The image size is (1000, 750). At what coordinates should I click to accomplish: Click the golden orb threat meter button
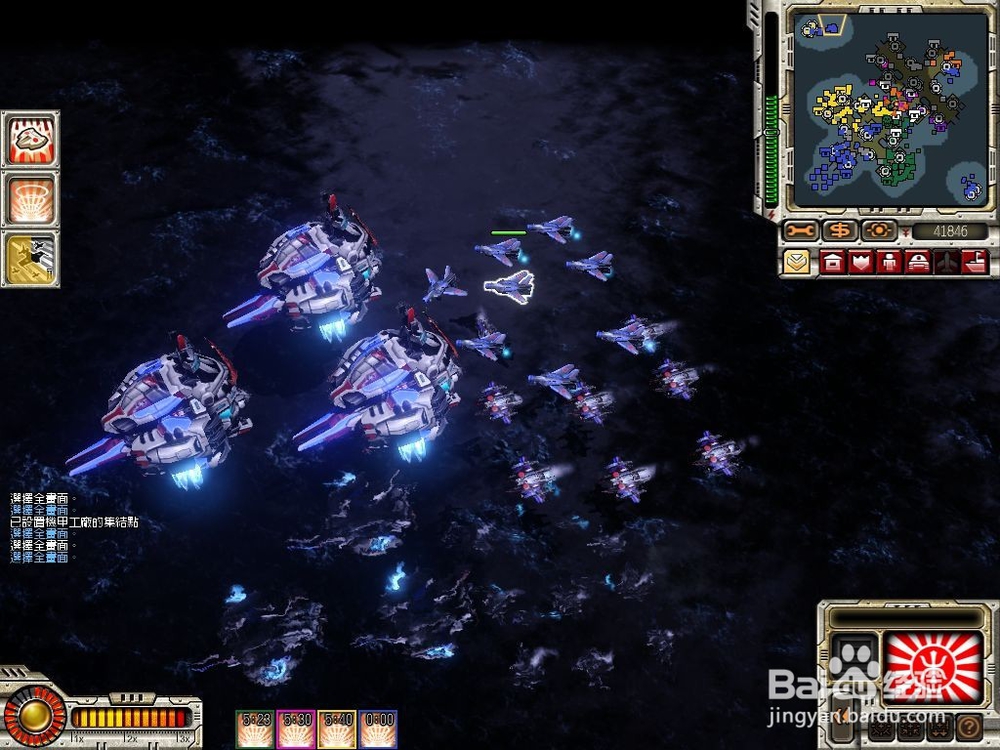coord(33,715)
